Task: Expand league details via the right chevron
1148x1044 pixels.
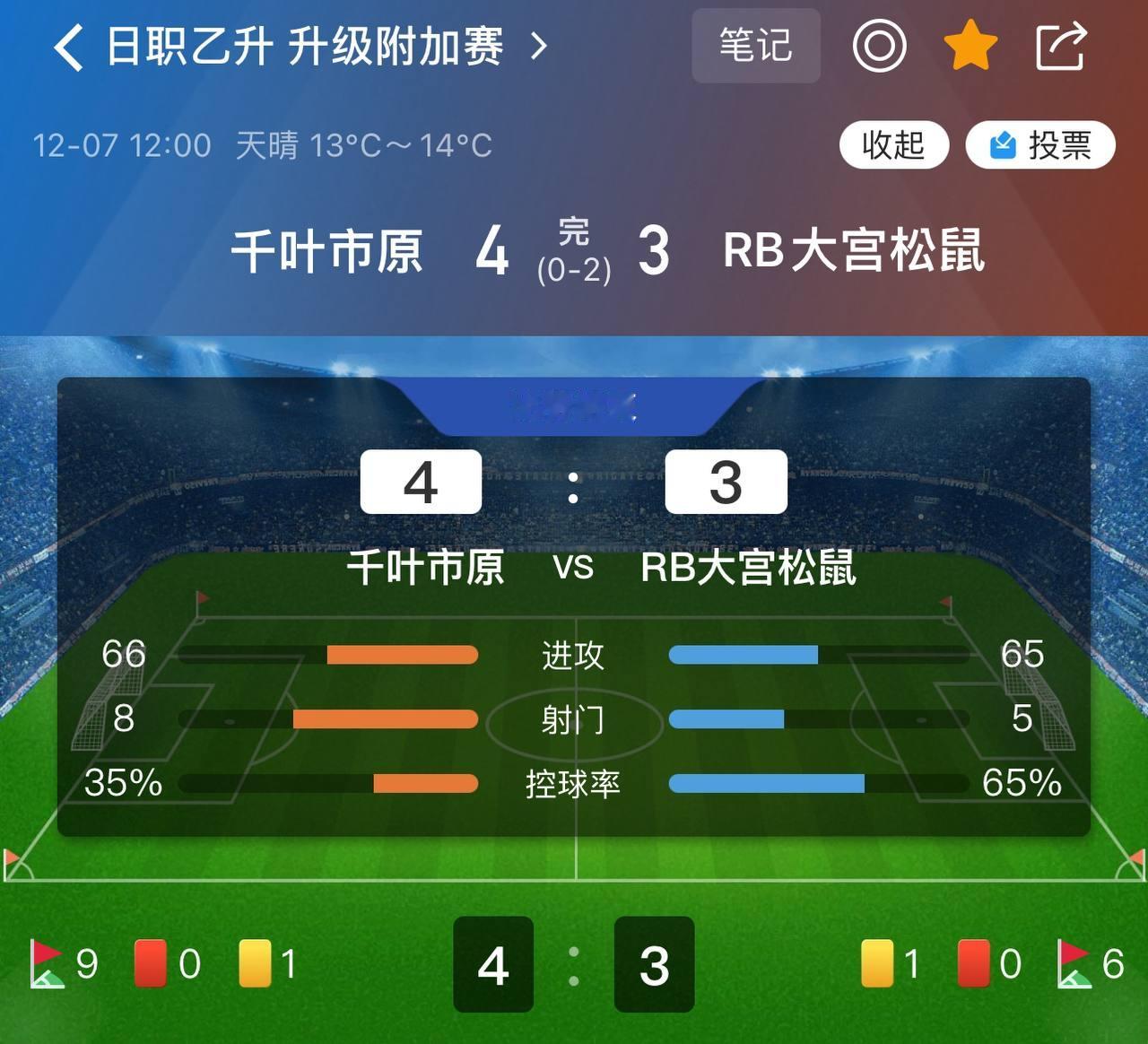Action: (538, 47)
